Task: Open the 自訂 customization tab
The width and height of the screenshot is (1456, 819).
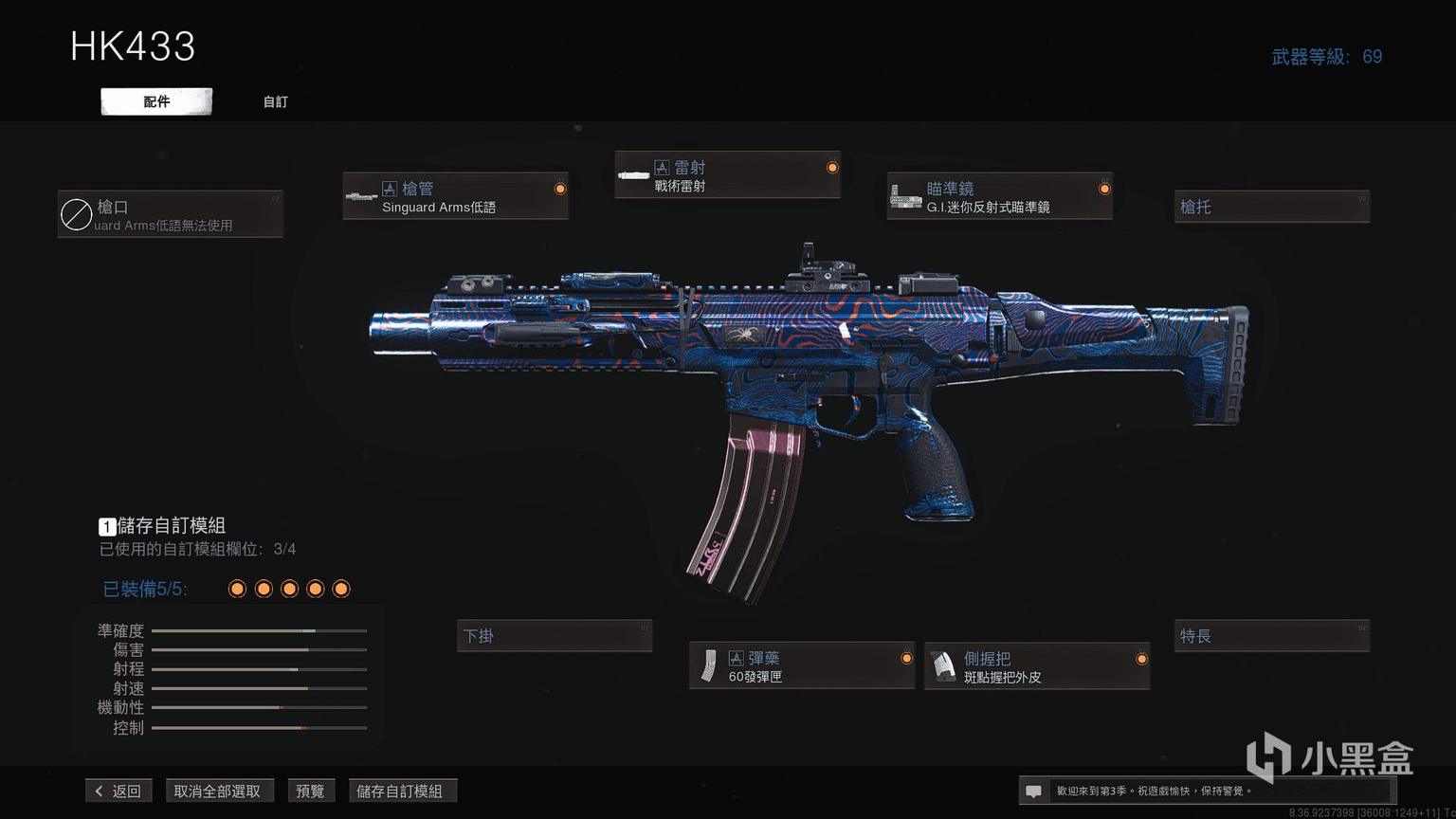Action: click(x=276, y=101)
